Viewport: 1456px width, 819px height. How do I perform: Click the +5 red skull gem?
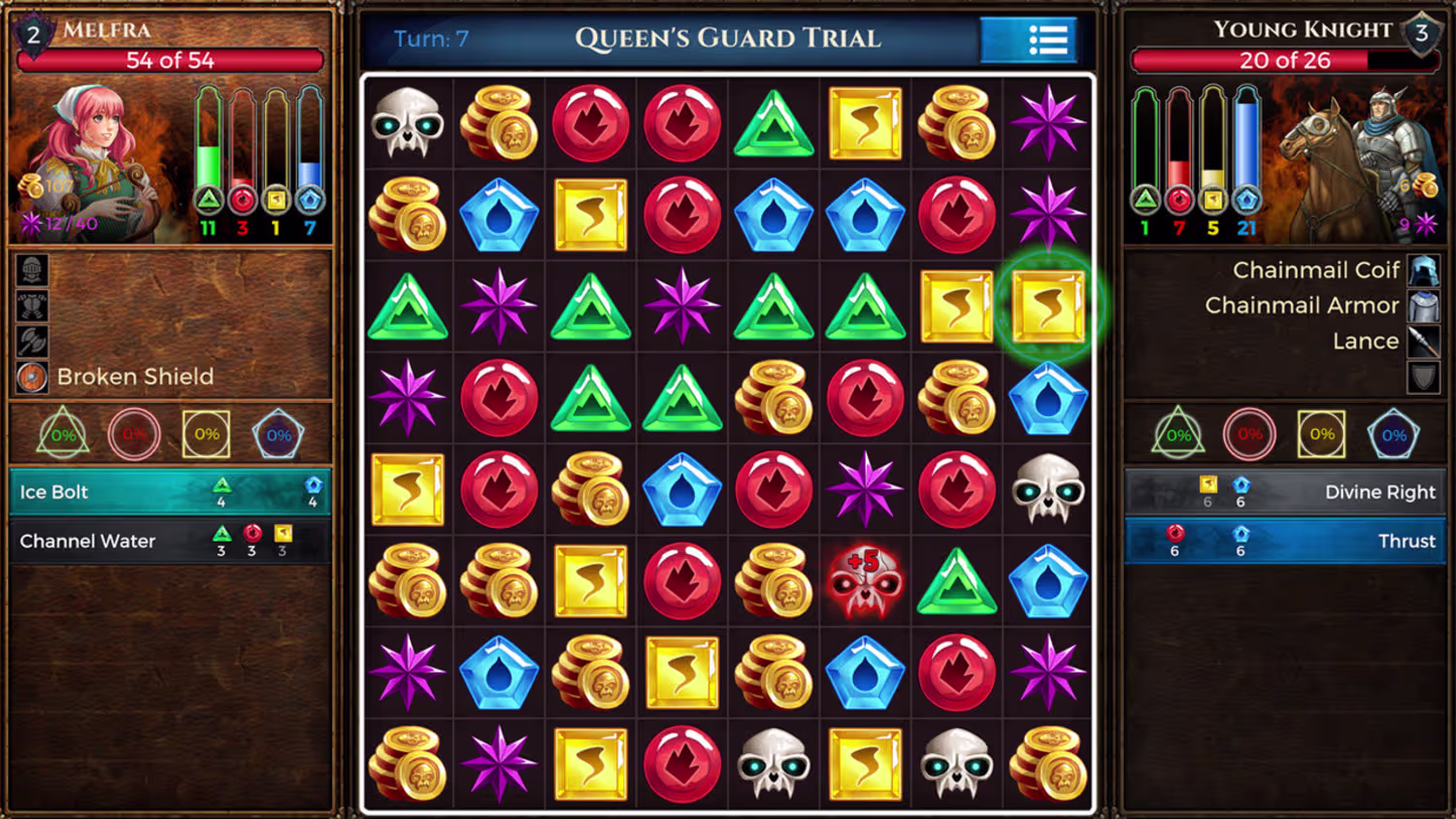[865, 582]
